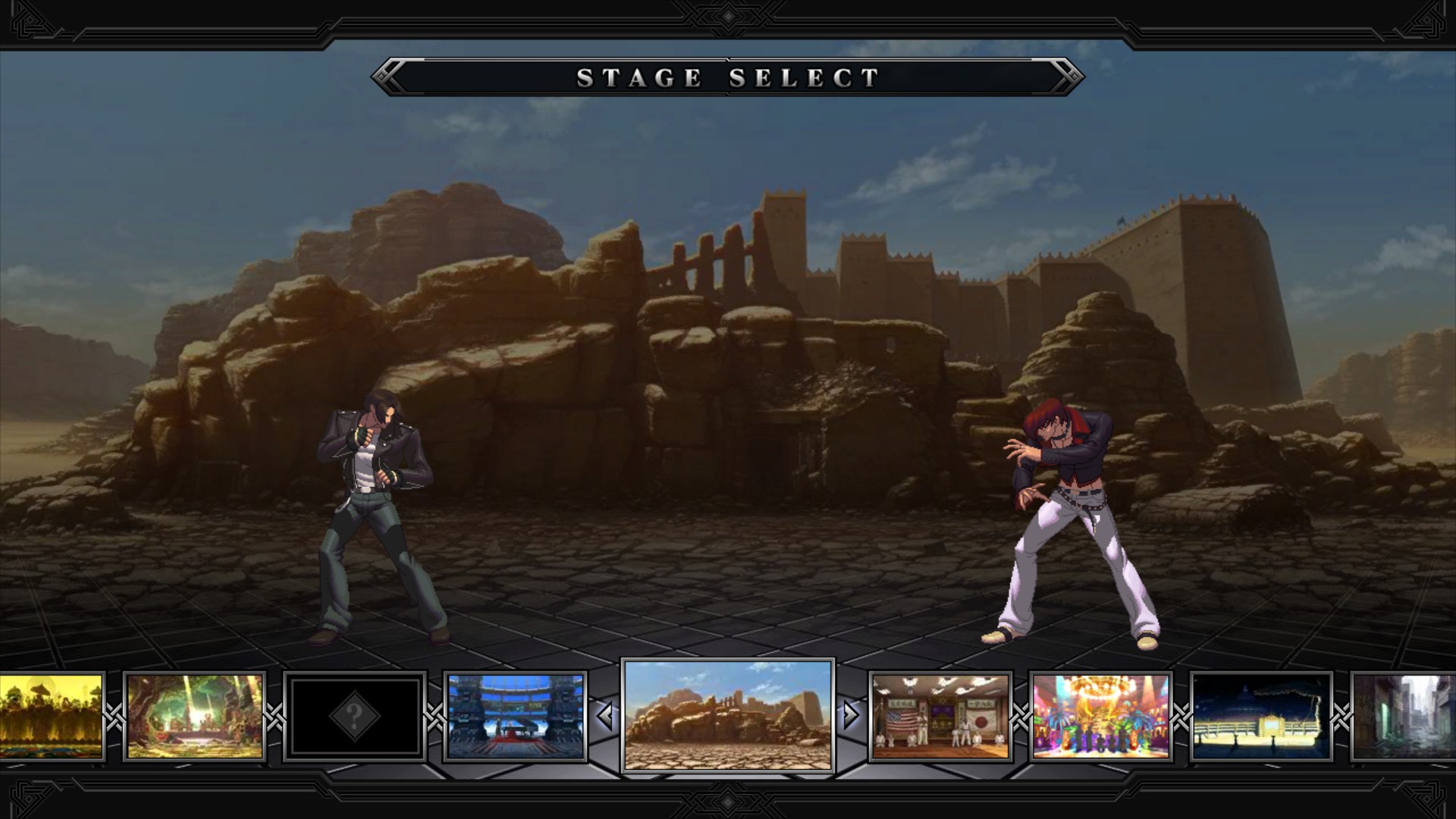
Task: Select the random question mark stage
Action: [354, 716]
